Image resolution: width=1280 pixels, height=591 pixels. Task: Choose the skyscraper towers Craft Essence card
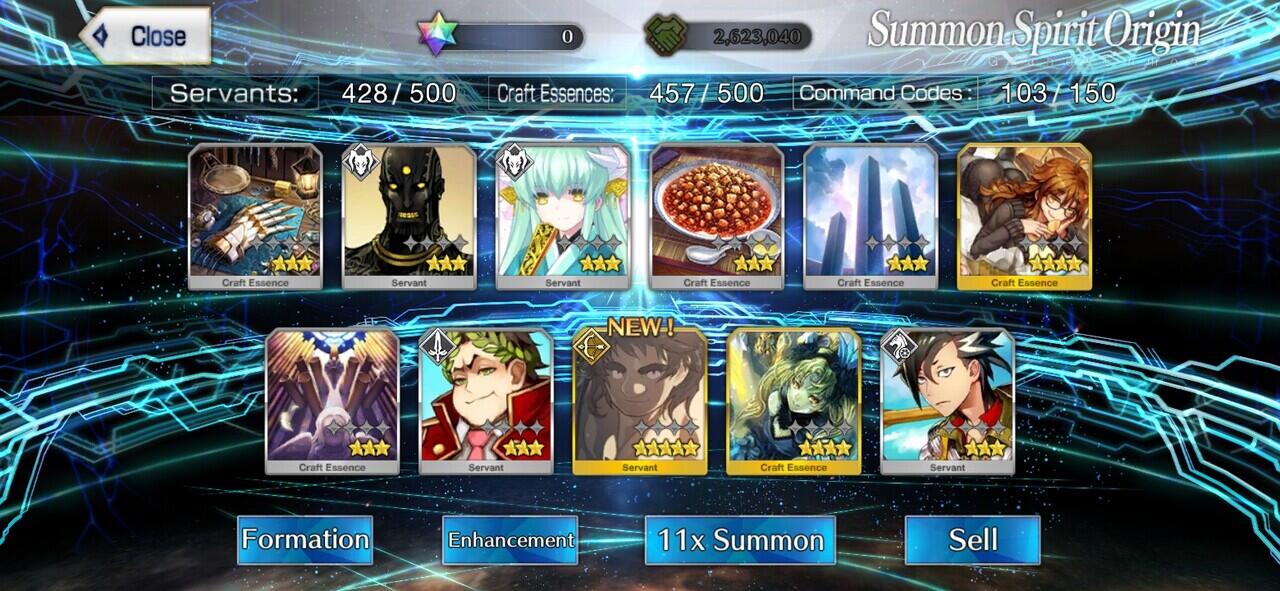(870, 215)
